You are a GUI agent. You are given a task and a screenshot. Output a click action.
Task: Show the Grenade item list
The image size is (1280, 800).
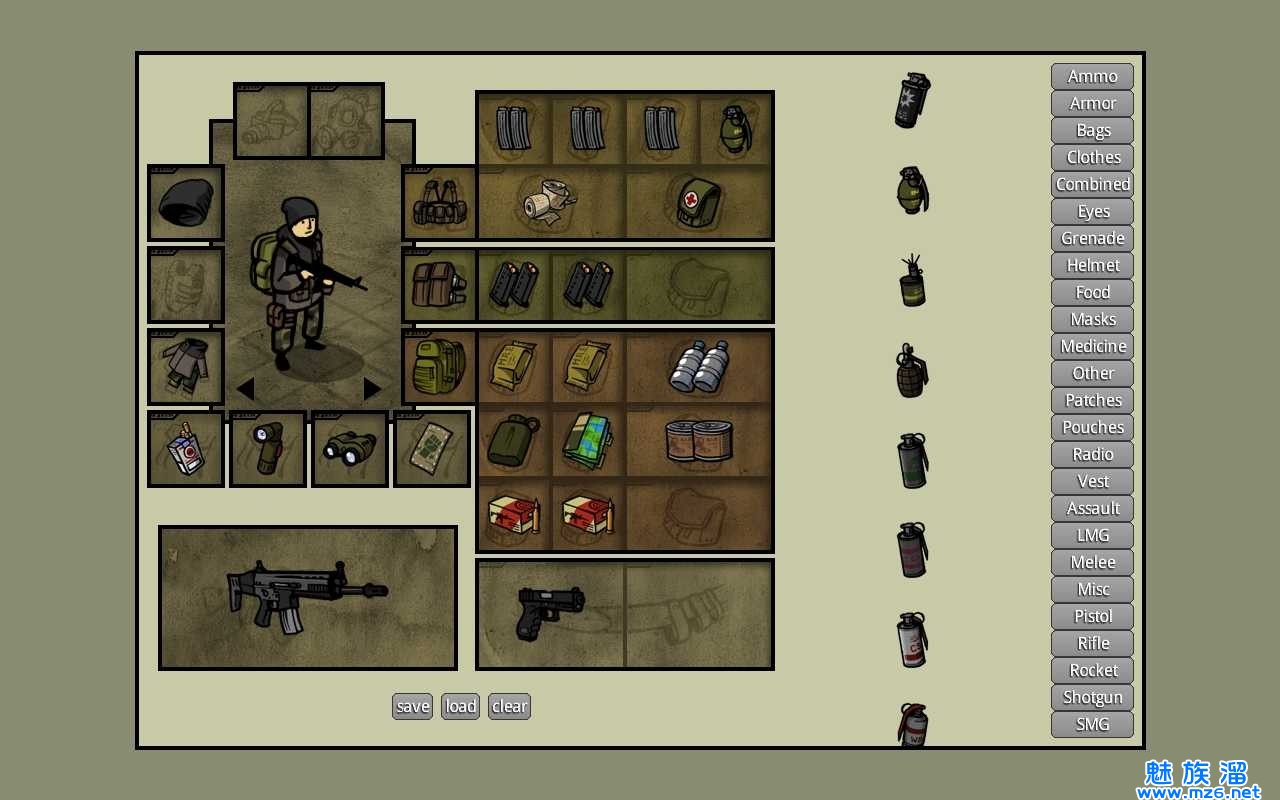(x=1092, y=238)
